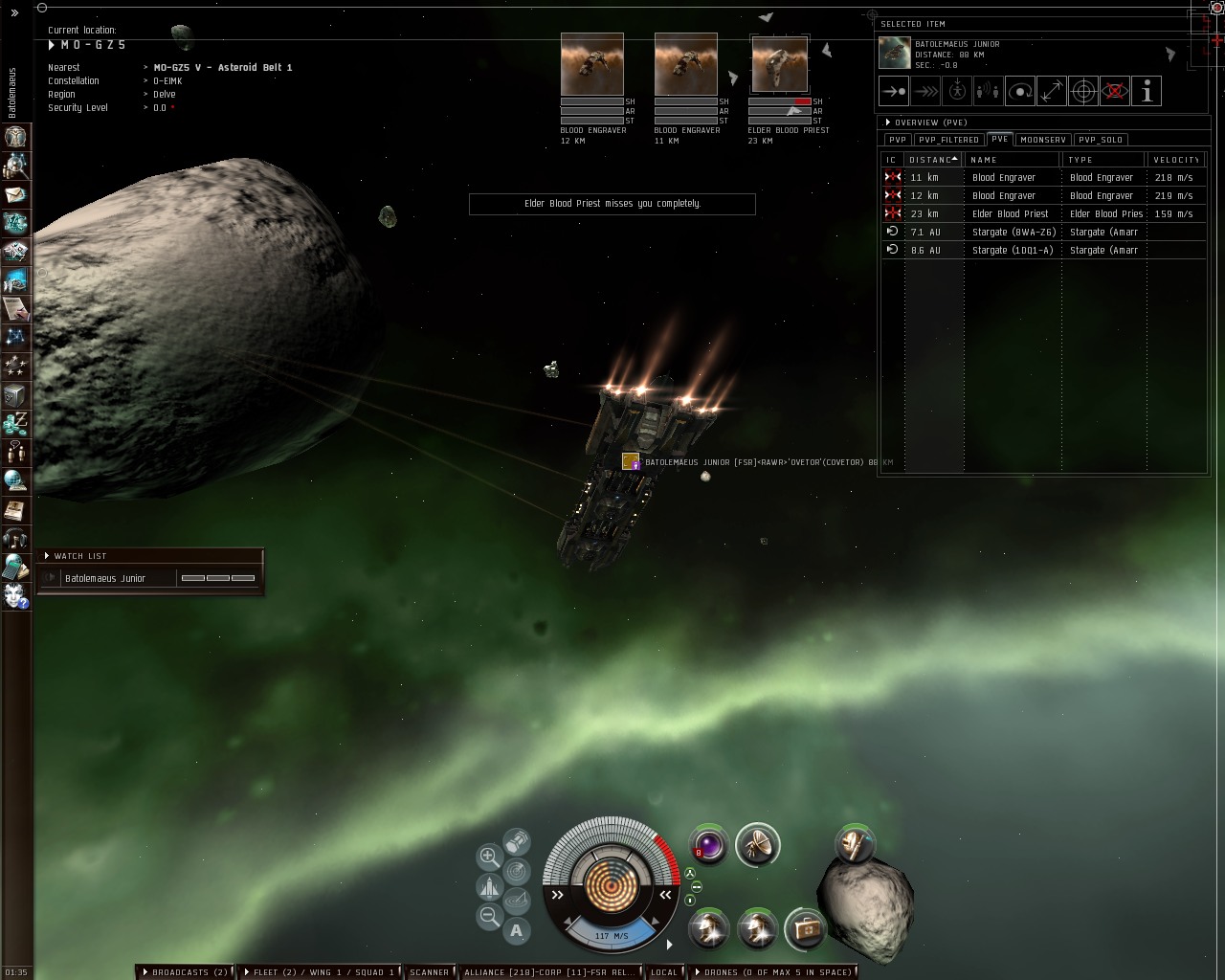Screen dimensions: 1225x980
Task: Open the PVP_FILTERED overview tab
Action: click(948, 140)
